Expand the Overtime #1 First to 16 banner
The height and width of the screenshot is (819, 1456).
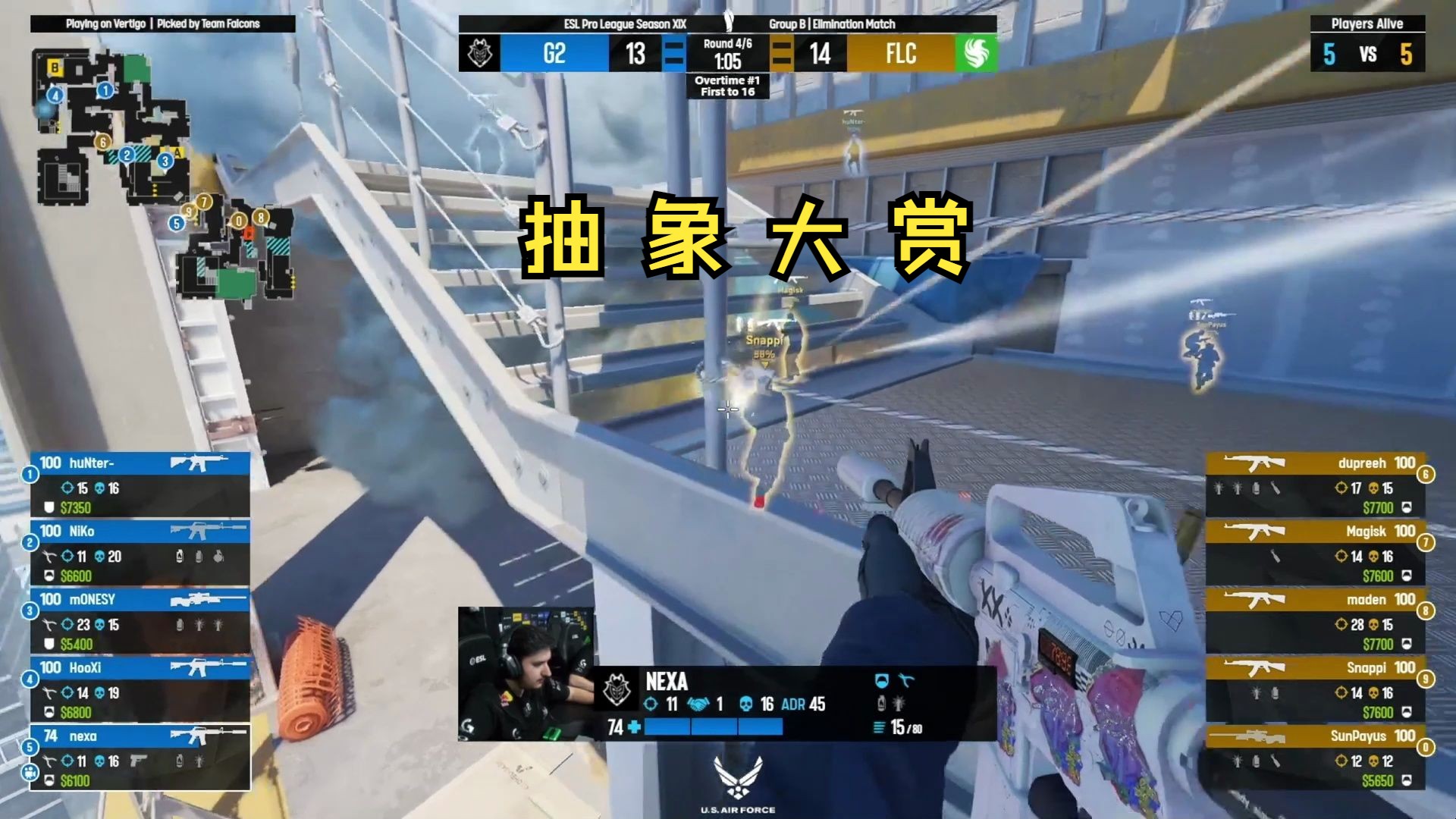727,84
